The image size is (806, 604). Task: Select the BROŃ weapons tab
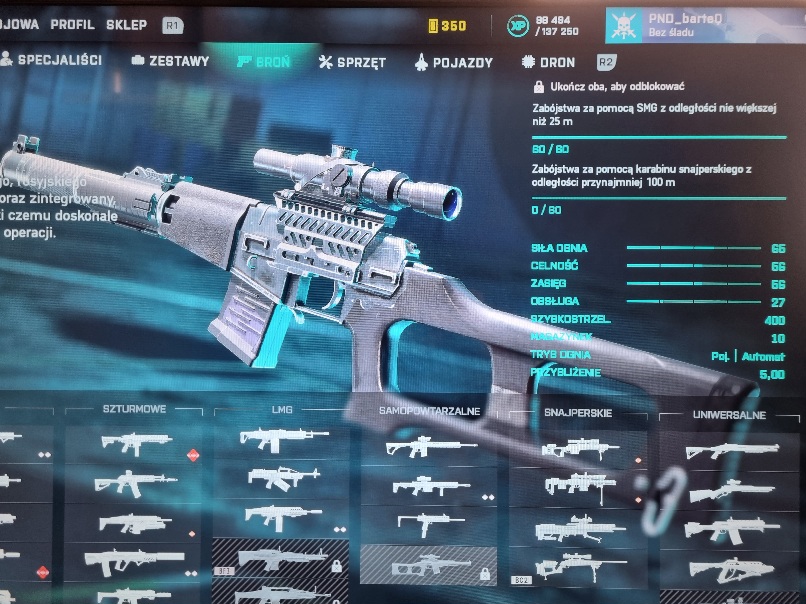[x=264, y=62]
